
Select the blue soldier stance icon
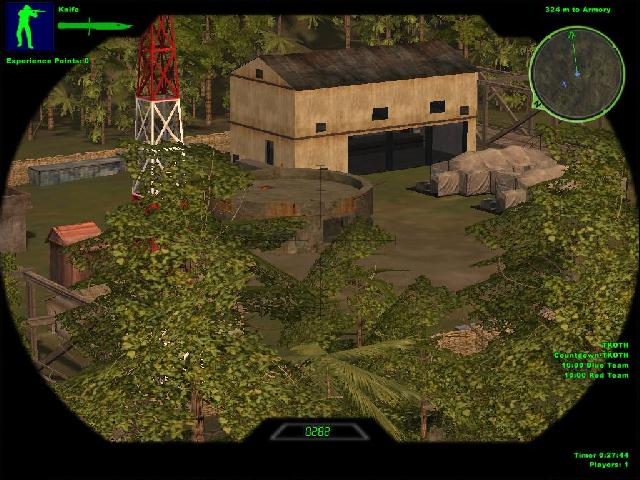(x=29, y=27)
